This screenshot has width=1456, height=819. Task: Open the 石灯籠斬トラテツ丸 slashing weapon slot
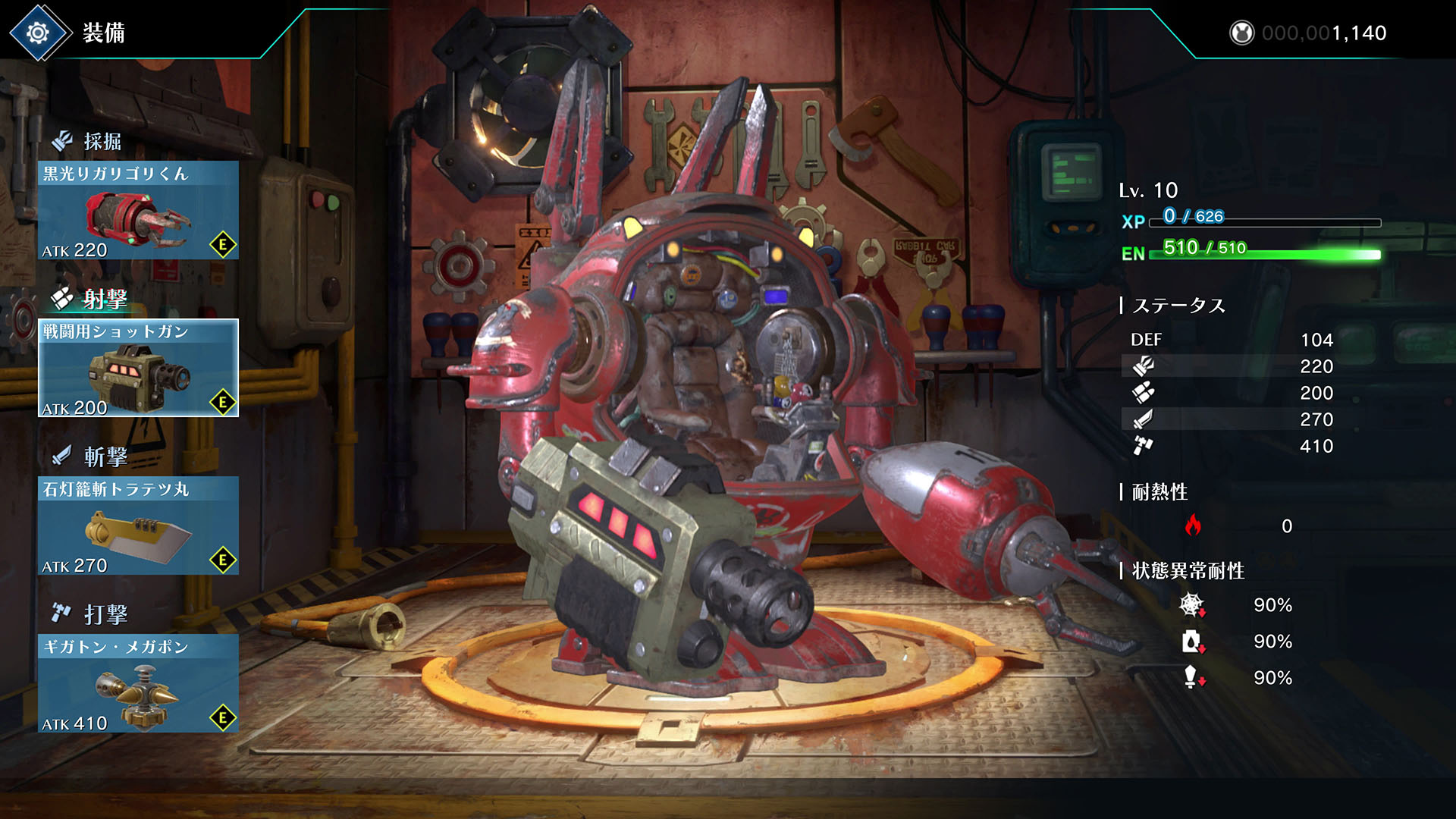pos(138,526)
